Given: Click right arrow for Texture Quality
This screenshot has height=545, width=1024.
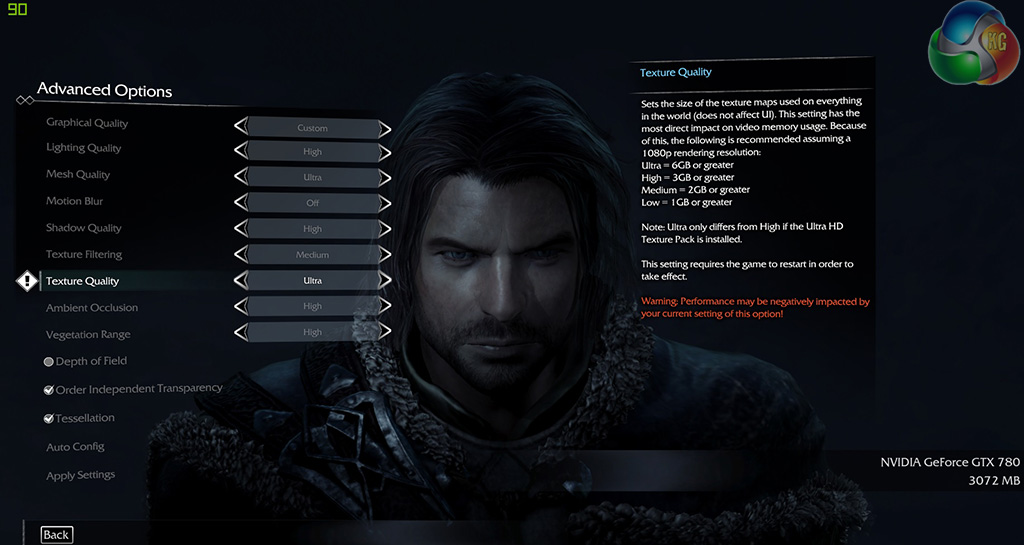Looking at the screenshot, I should 385,281.
